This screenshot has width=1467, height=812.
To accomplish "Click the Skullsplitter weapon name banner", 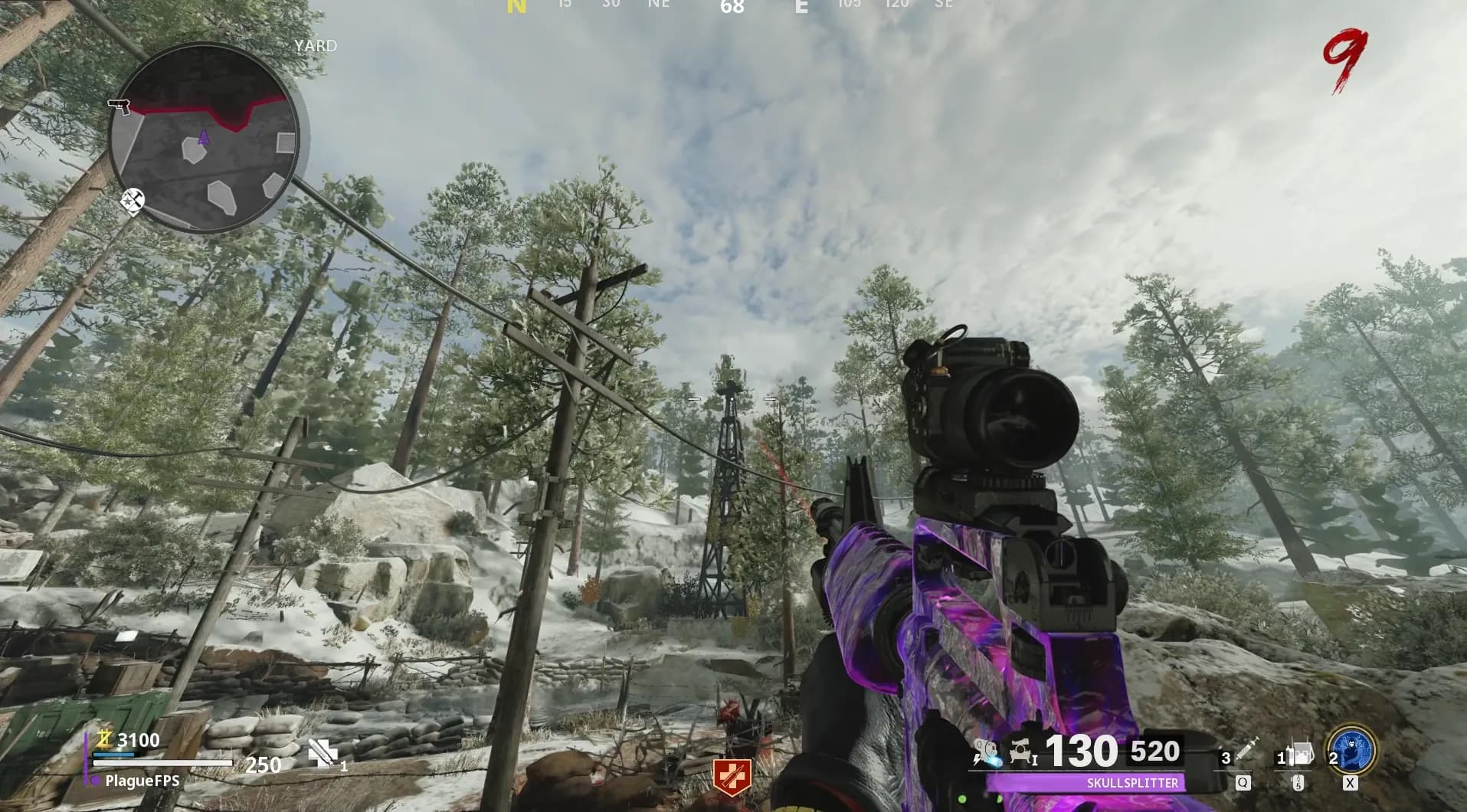I will pyautogui.click(x=1132, y=783).
